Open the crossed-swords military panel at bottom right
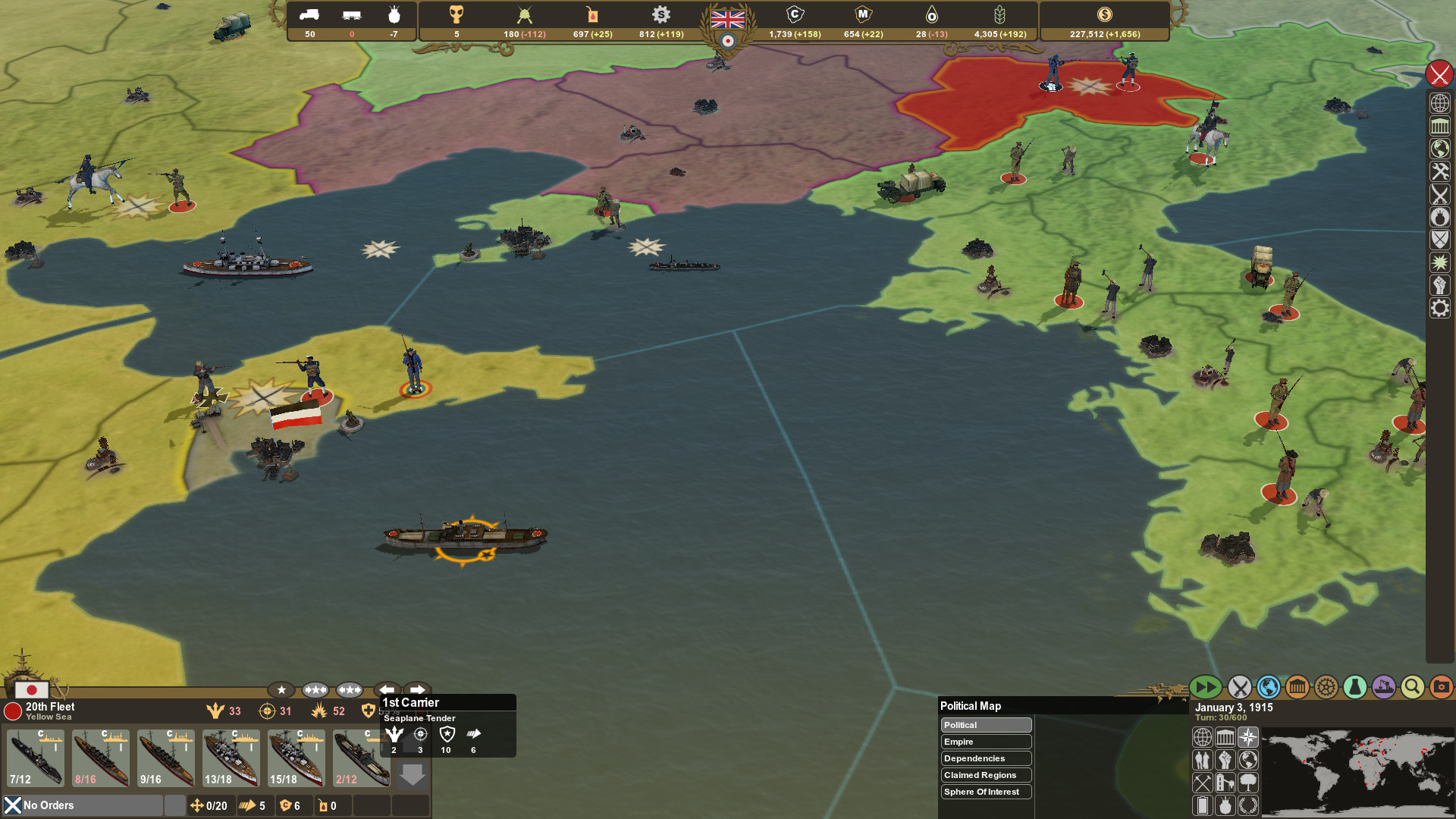 click(x=1241, y=687)
